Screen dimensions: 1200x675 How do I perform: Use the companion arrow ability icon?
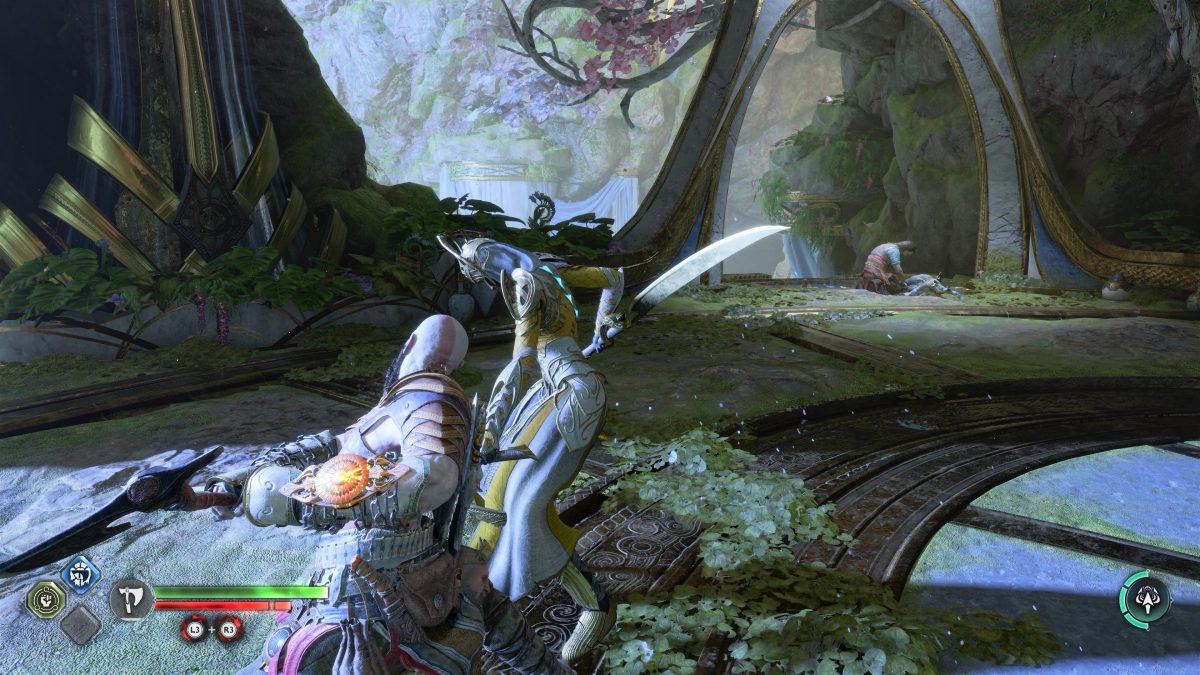pyautogui.click(x=1145, y=600)
